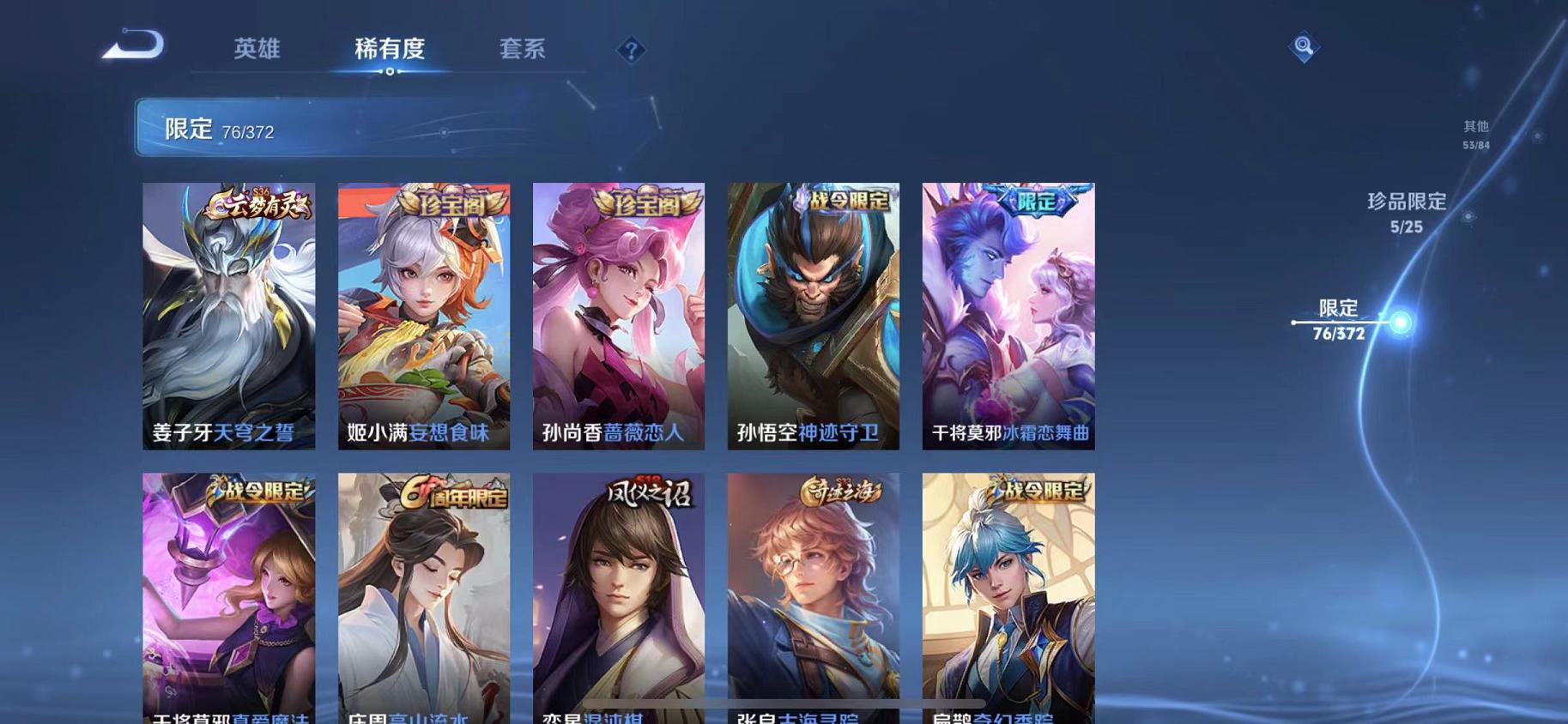This screenshot has width=1568, height=724.
Task: Open the search magnifier icon
Action: 1303,47
